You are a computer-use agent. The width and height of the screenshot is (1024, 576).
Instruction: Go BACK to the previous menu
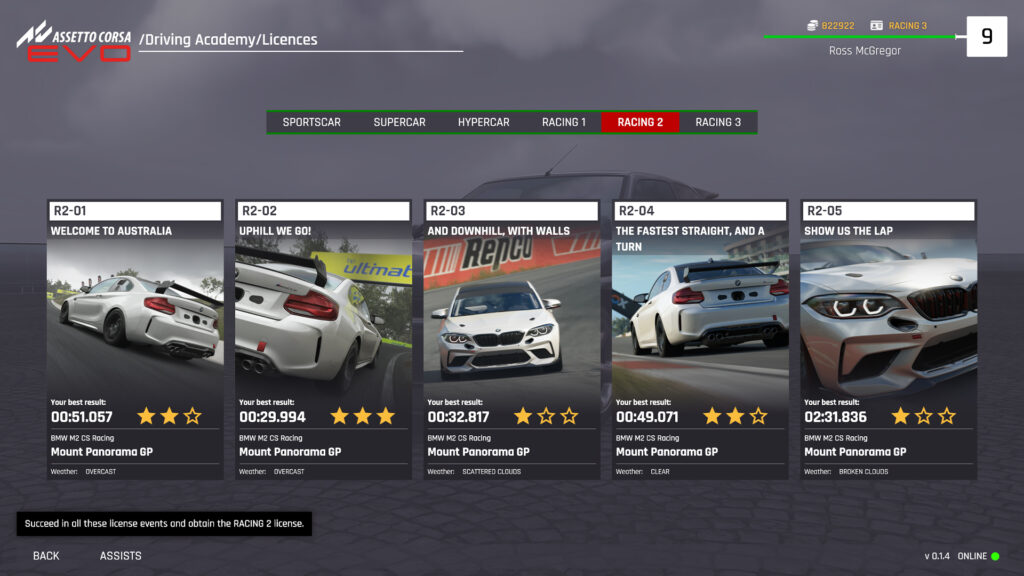[x=46, y=556]
